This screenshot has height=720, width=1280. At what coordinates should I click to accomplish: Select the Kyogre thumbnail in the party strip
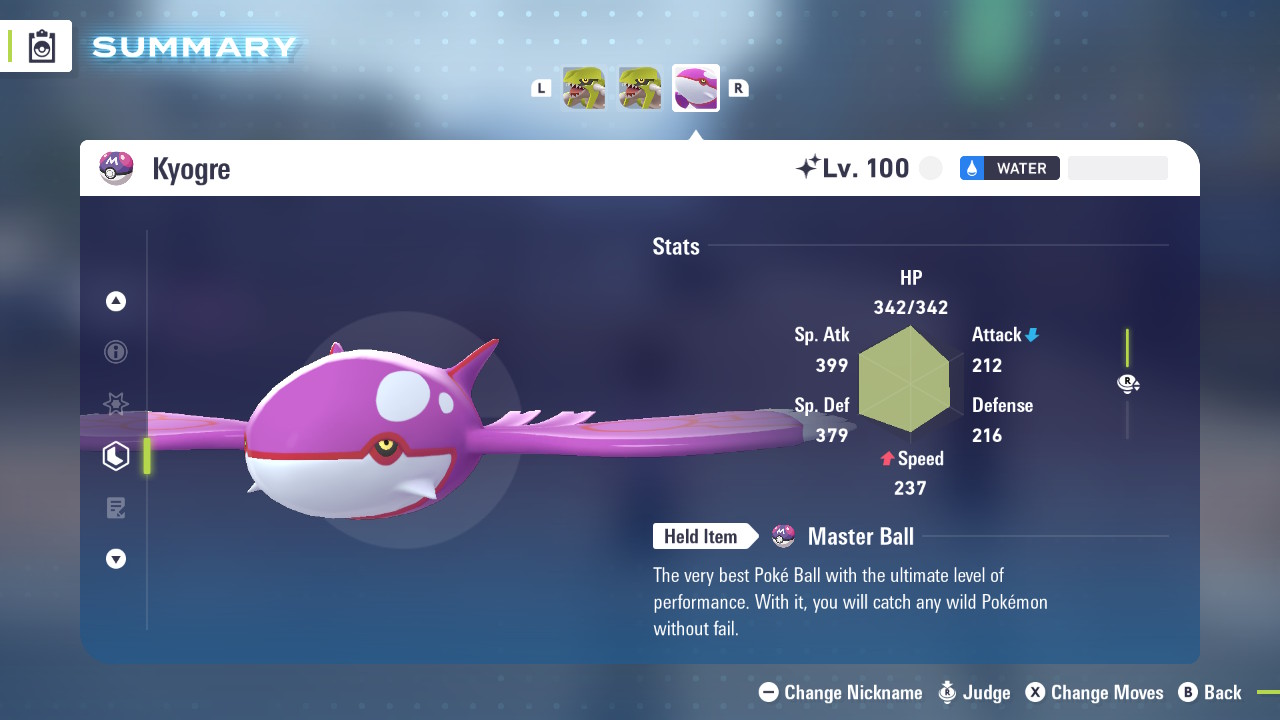pyautogui.click(x=695, y=88)
